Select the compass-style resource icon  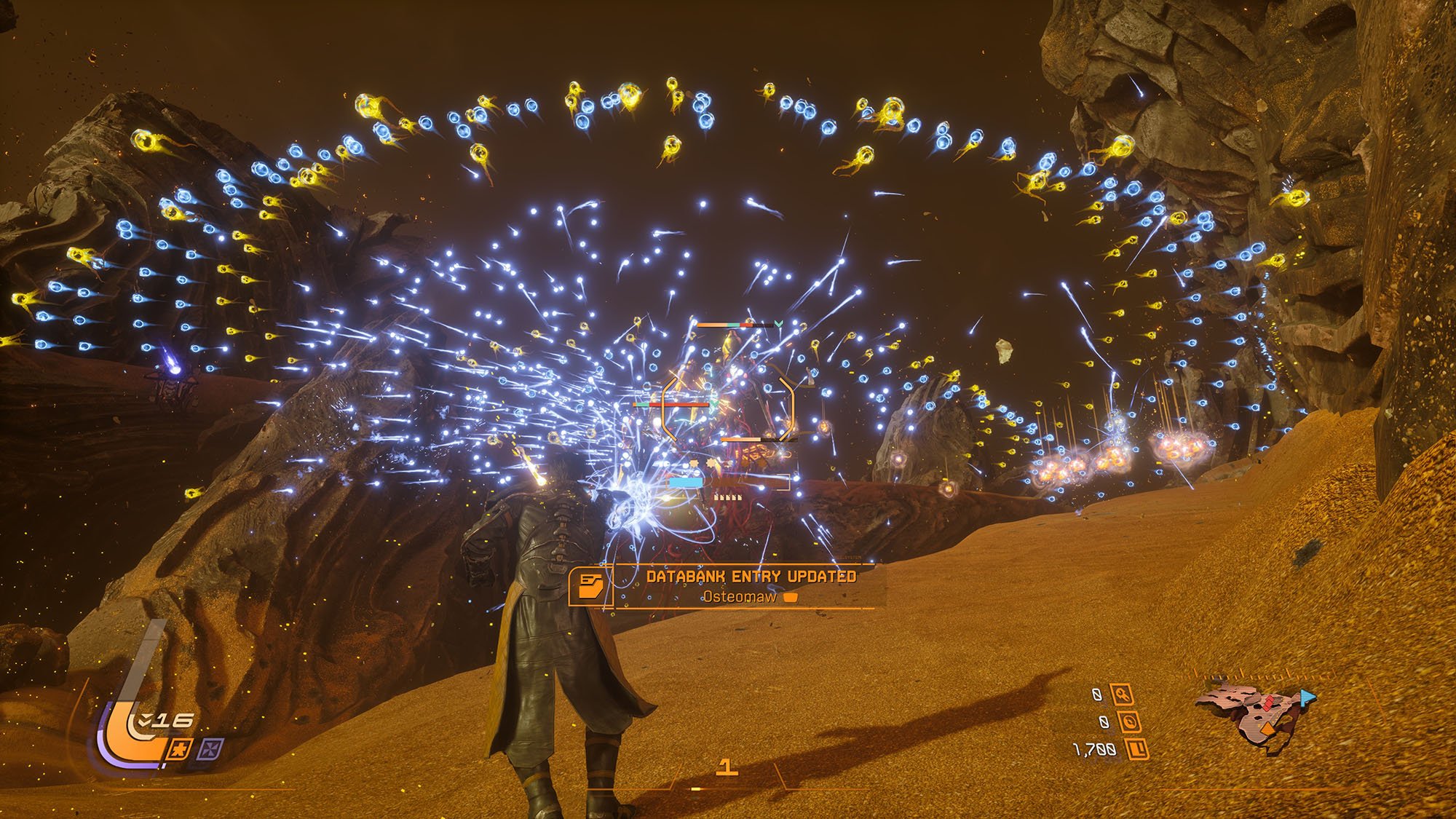pos(1129,722)
